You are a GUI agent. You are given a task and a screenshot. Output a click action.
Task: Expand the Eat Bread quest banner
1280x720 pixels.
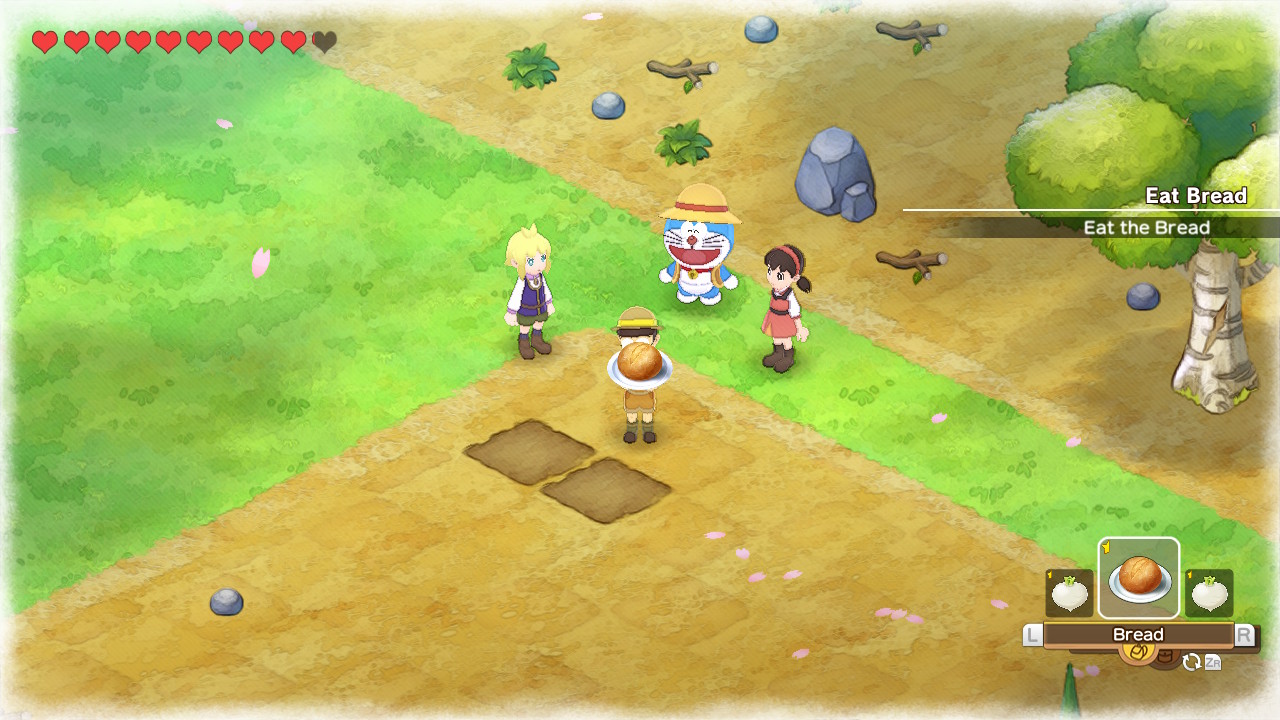1148,210
